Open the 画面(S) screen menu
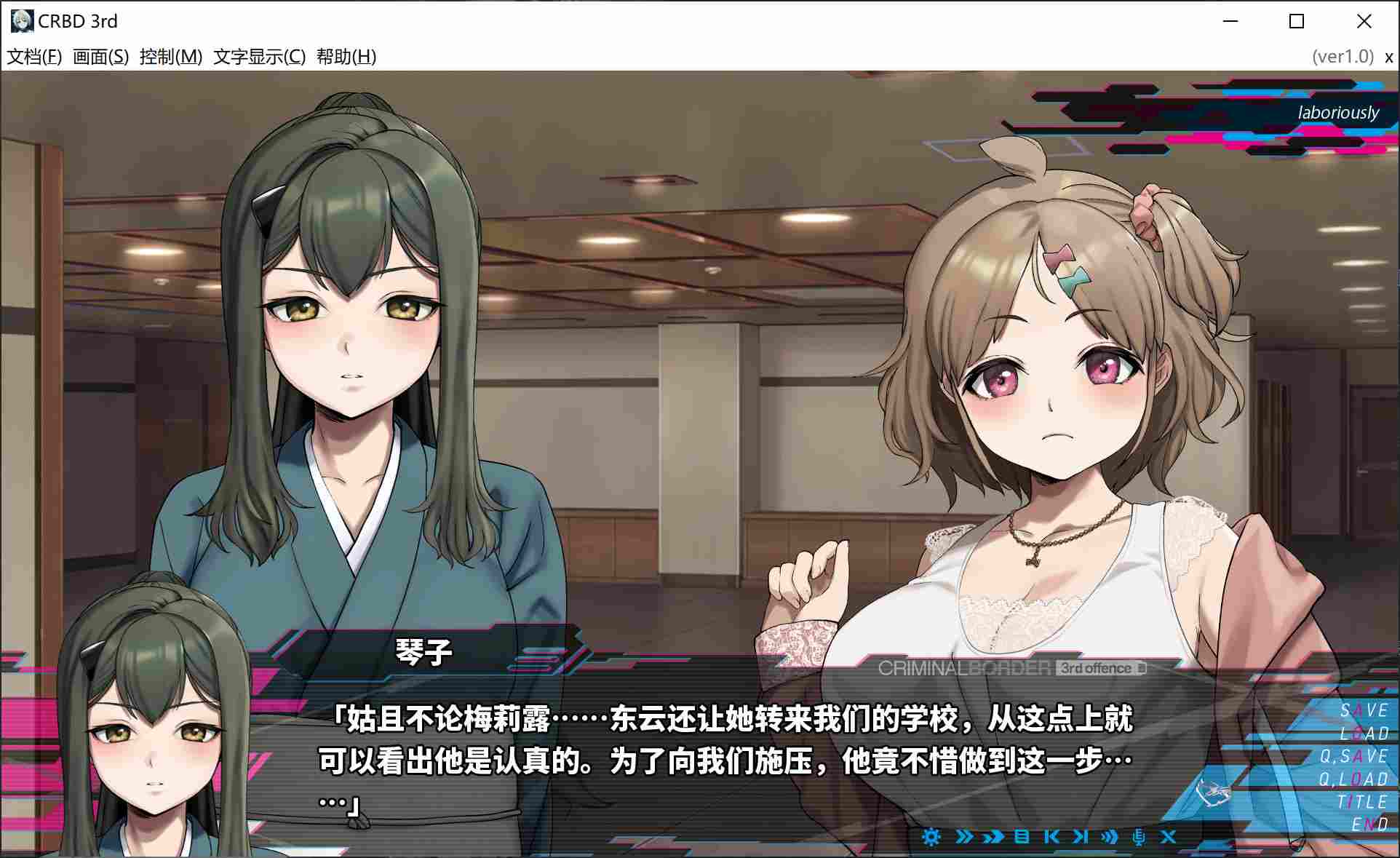The width and height of the screenshot is (1400, 858). coord(99,55)
